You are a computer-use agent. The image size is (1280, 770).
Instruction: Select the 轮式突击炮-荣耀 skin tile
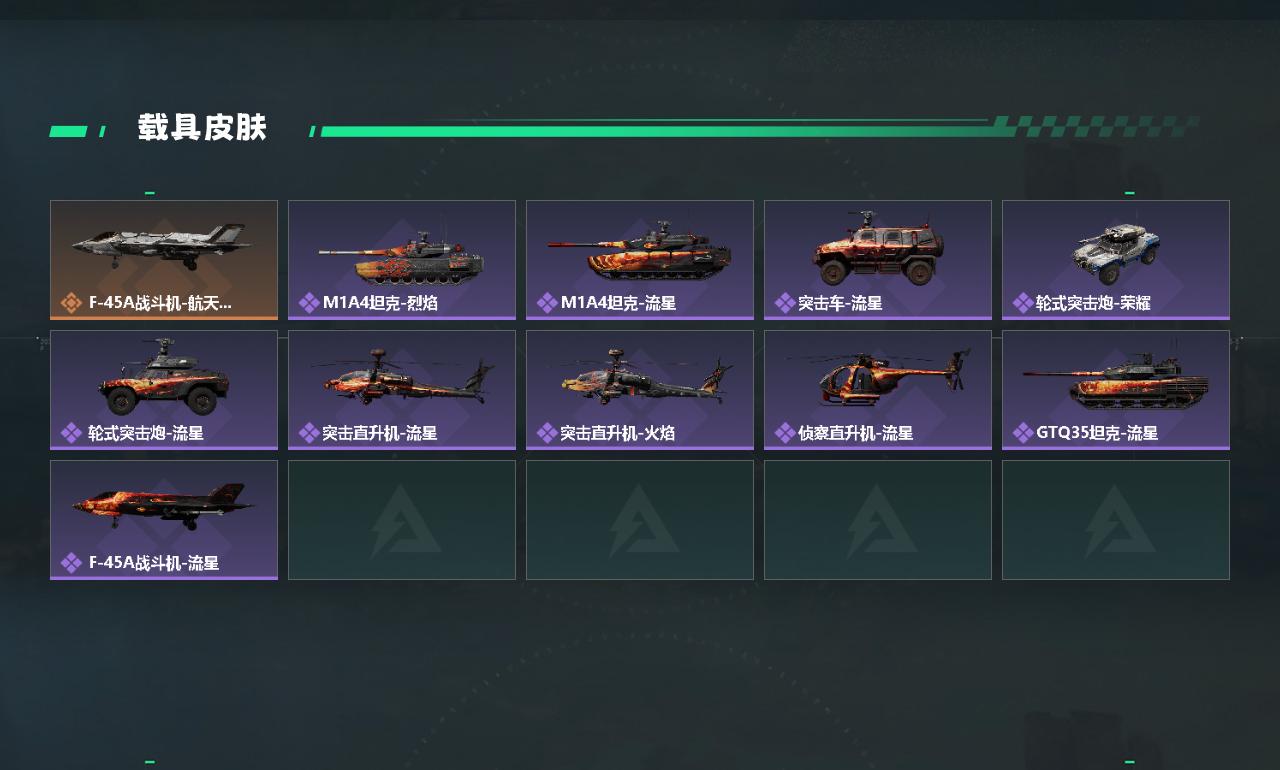[1116, 260]
